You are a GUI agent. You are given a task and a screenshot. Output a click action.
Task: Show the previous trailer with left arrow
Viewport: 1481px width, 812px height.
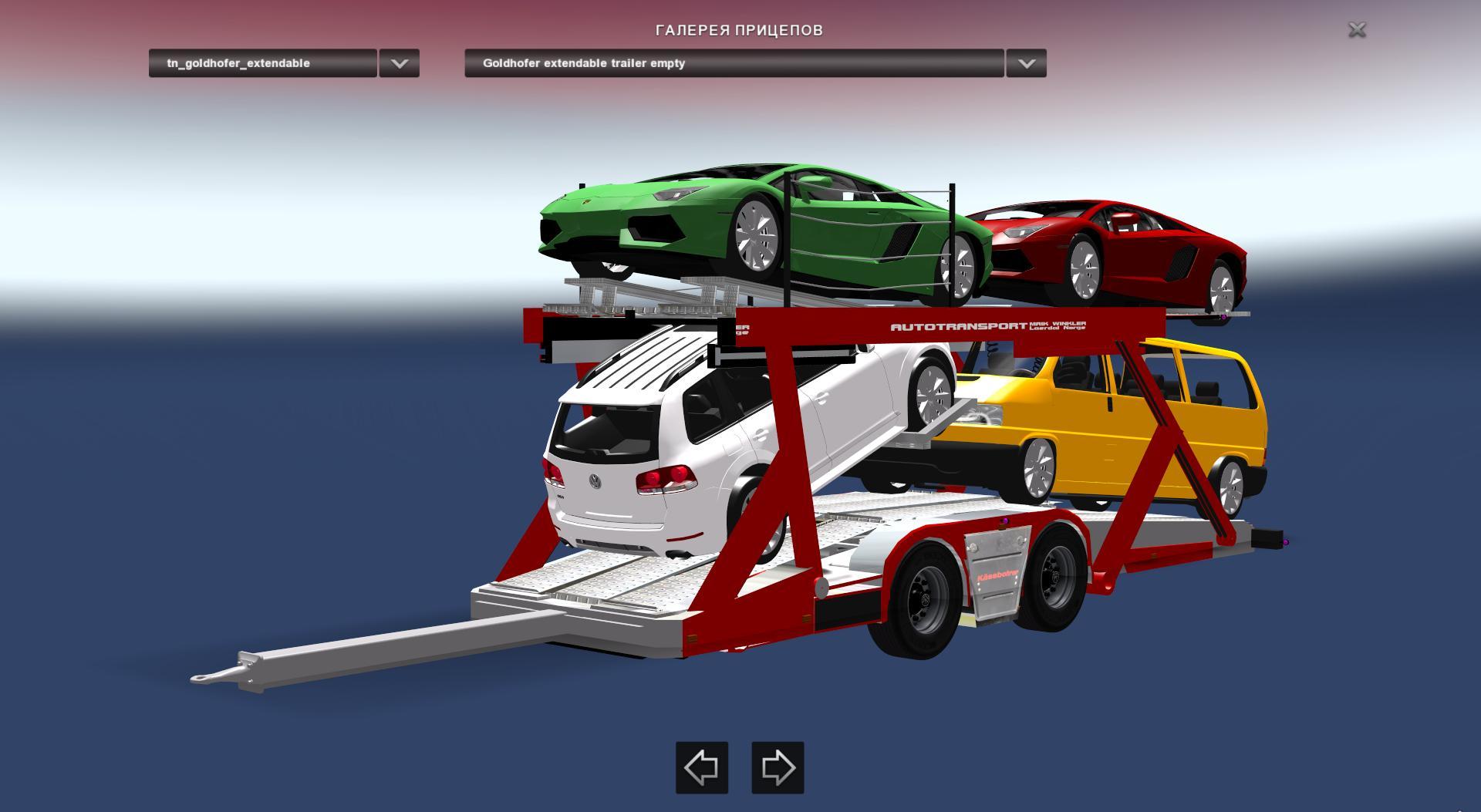[x=702, y=767]
